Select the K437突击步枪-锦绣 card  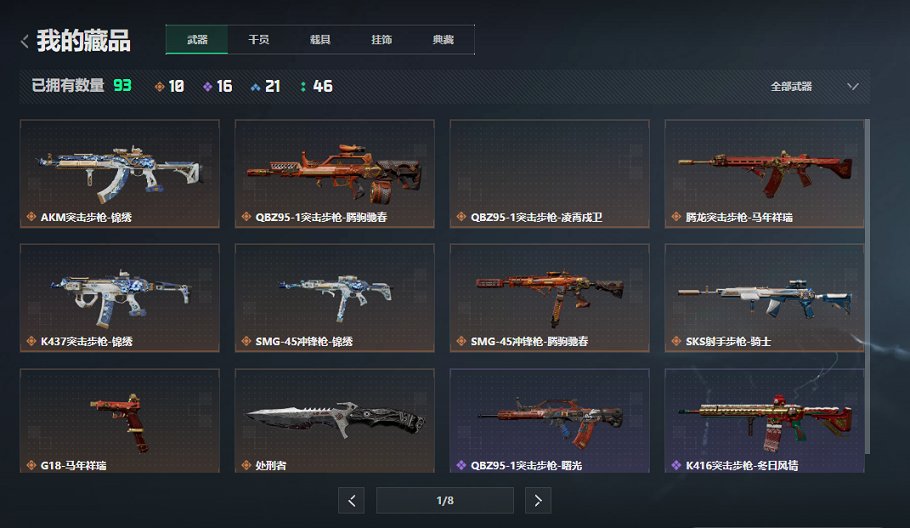(120, 297)
